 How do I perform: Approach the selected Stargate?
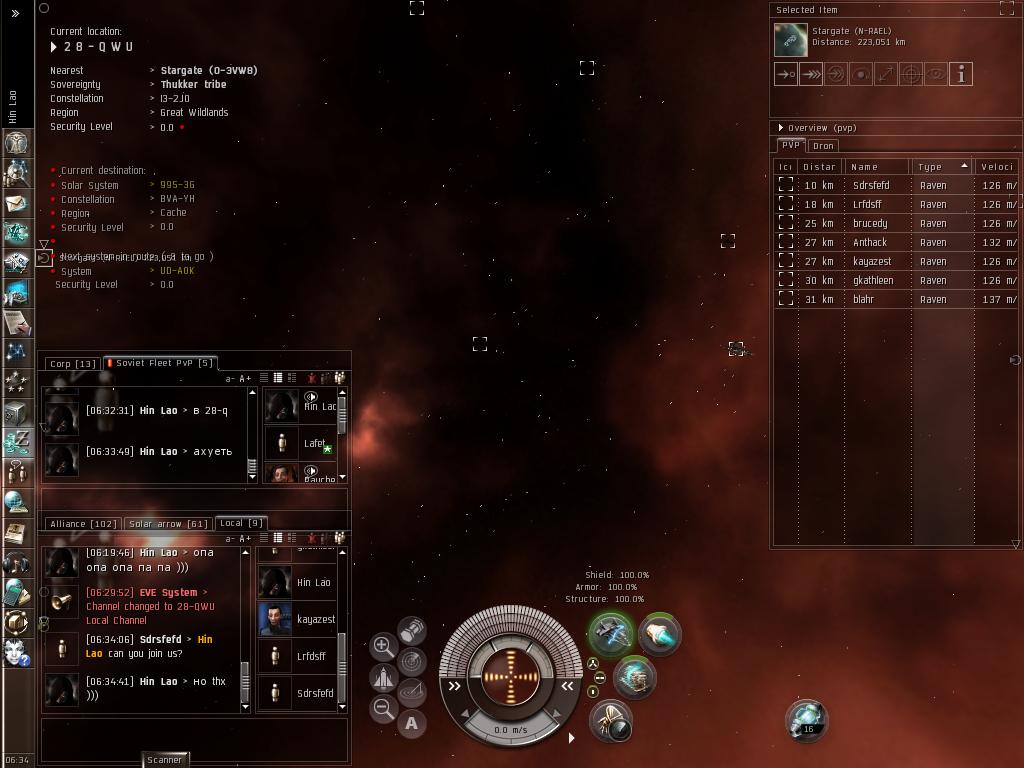click(x=786, y=74)
